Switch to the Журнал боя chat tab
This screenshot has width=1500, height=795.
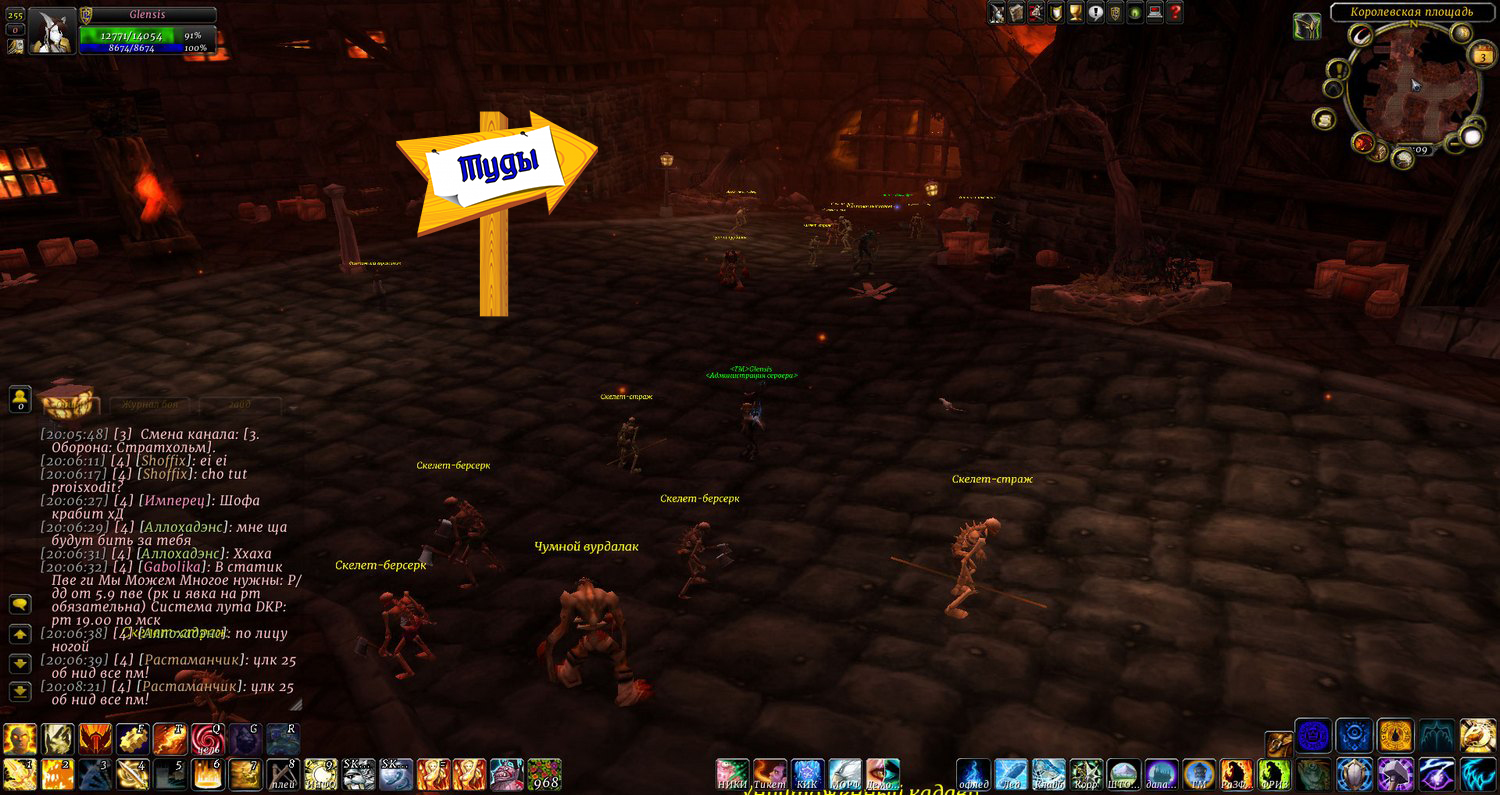(x=150, y=405)
